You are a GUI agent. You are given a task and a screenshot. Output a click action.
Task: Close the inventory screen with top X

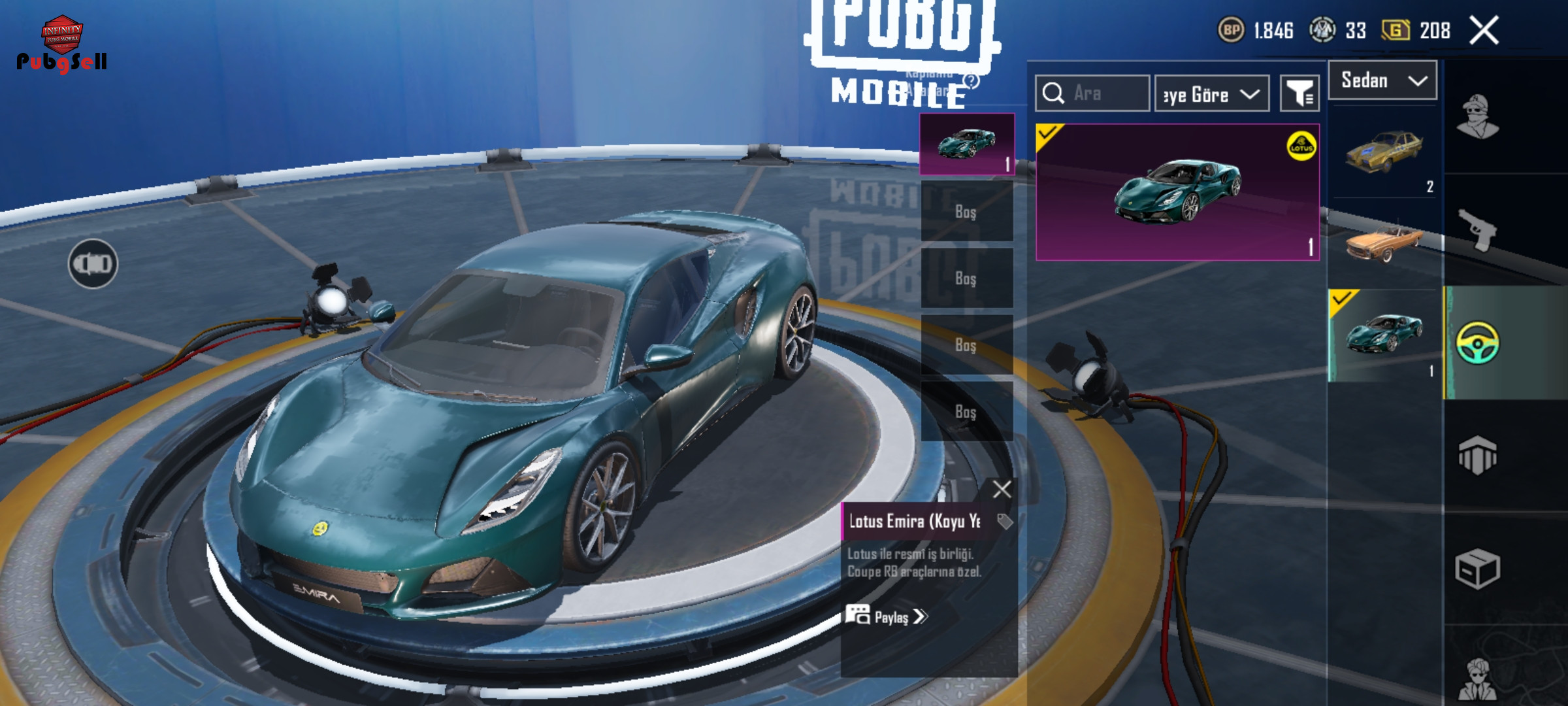(1484, 31)
